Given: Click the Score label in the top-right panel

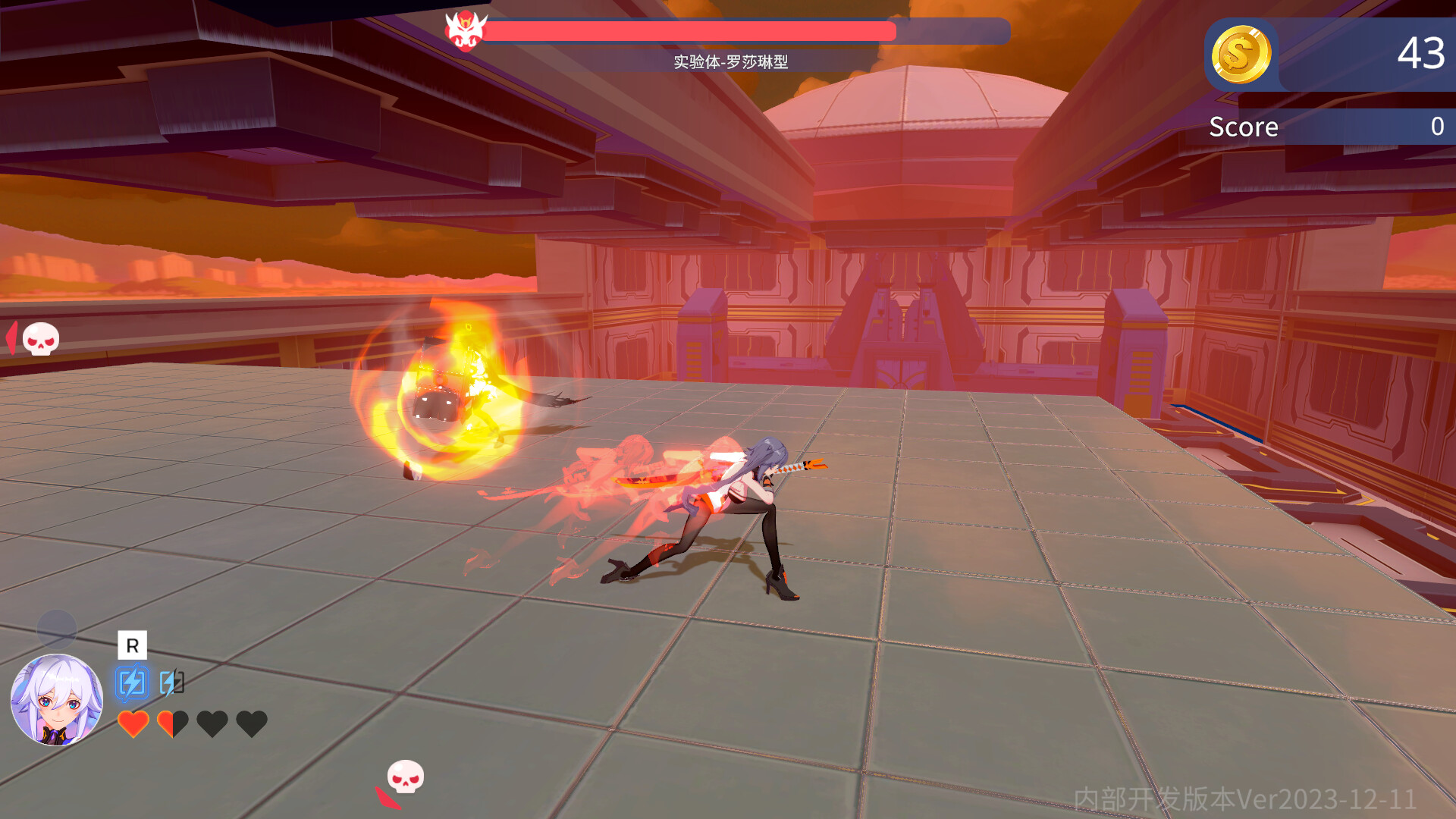Looking at the screenshot, I should pyautogui.click(x=1244, y=126).
